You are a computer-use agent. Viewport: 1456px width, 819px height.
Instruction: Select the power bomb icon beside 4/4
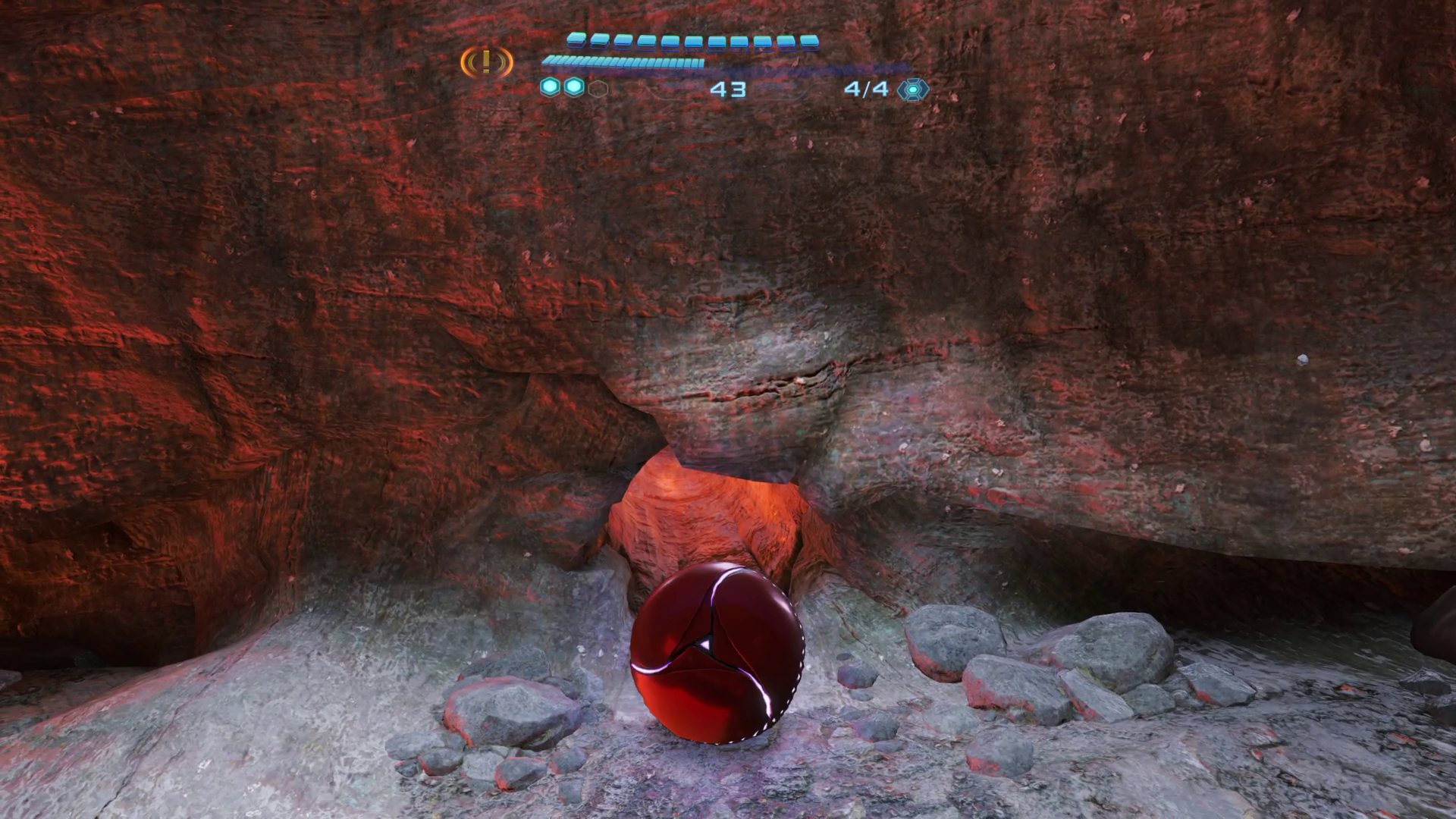point(912,89)
